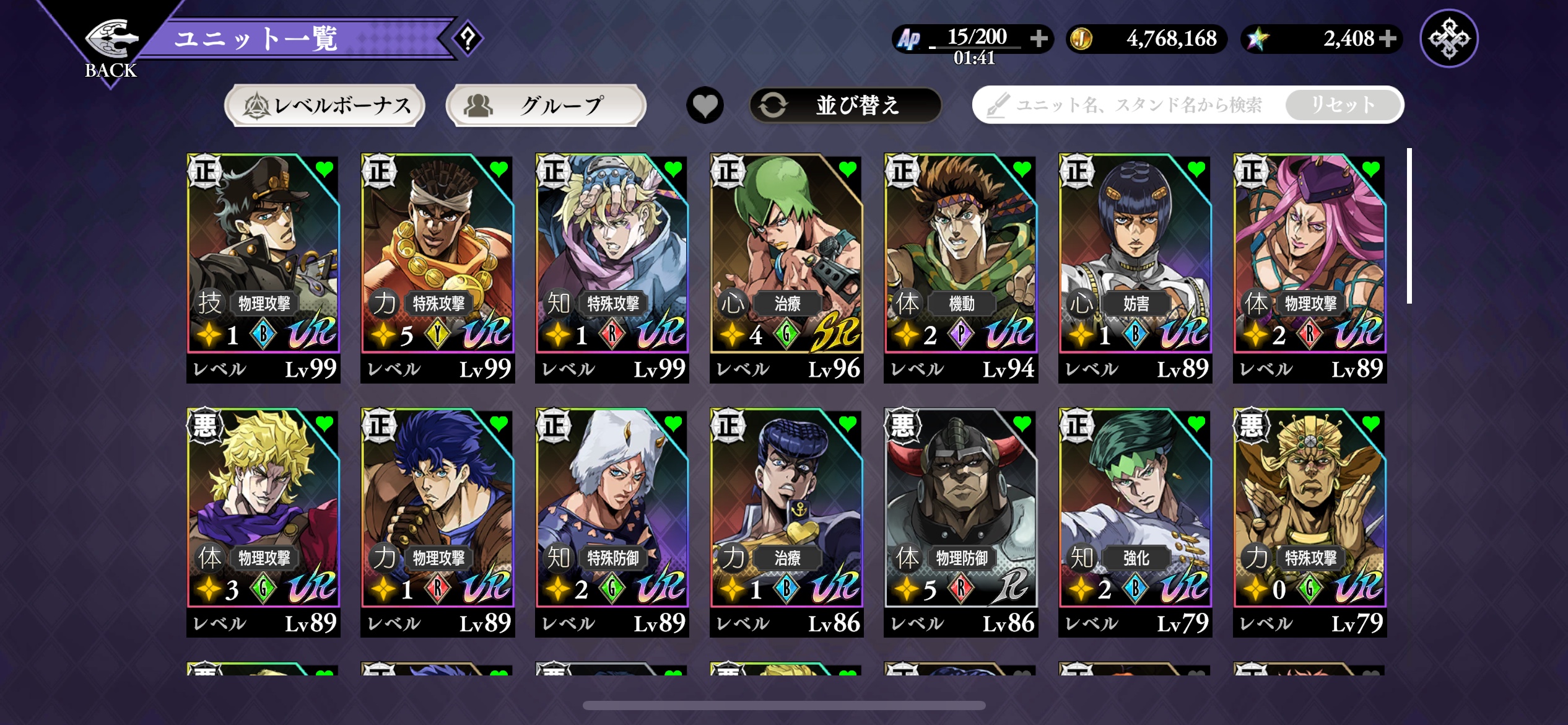This screenshot has height=725, width=1568.
Task: Select the Lv79 強化 green-headband unit card
Action: pyautogui.click(x=1135, y=522)
